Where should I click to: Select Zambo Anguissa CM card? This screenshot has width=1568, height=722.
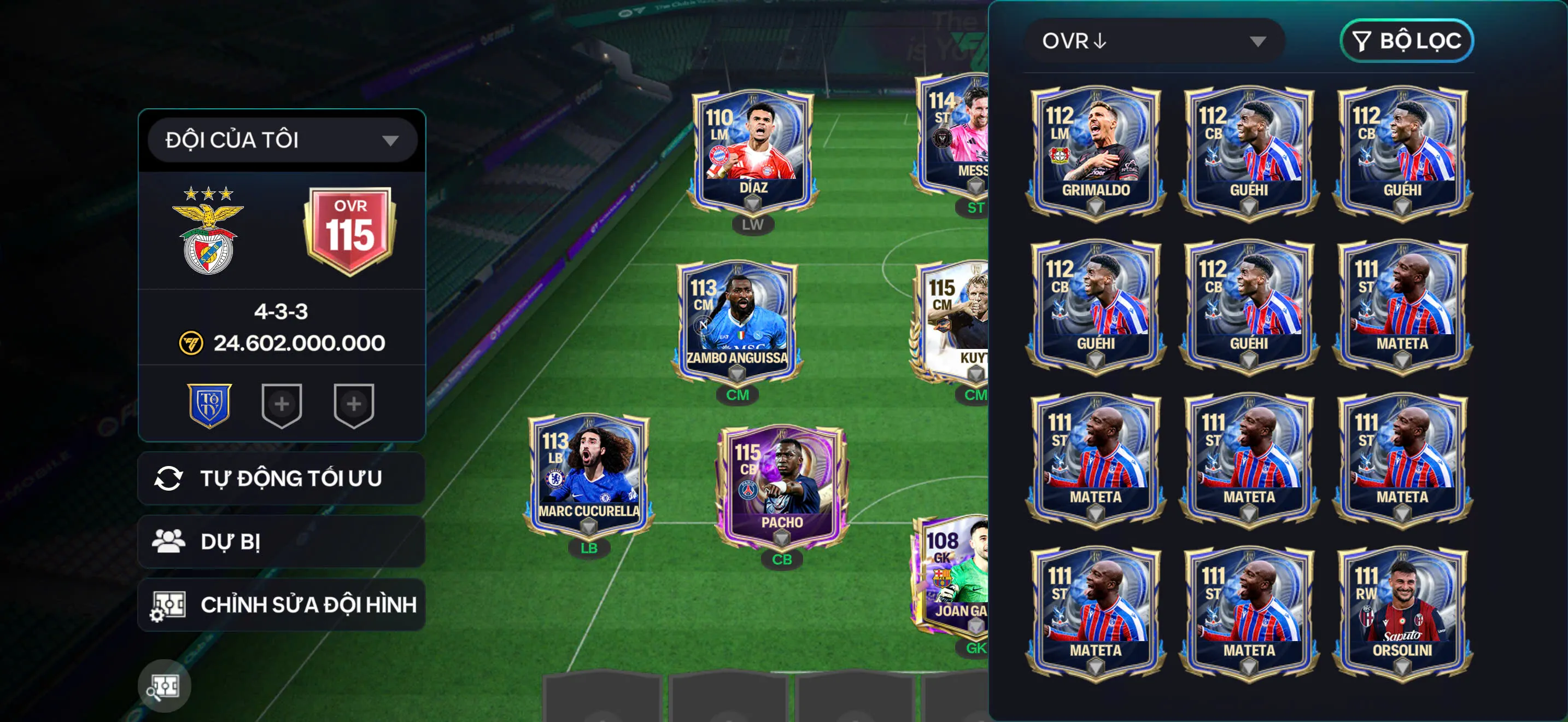(737, 323)
